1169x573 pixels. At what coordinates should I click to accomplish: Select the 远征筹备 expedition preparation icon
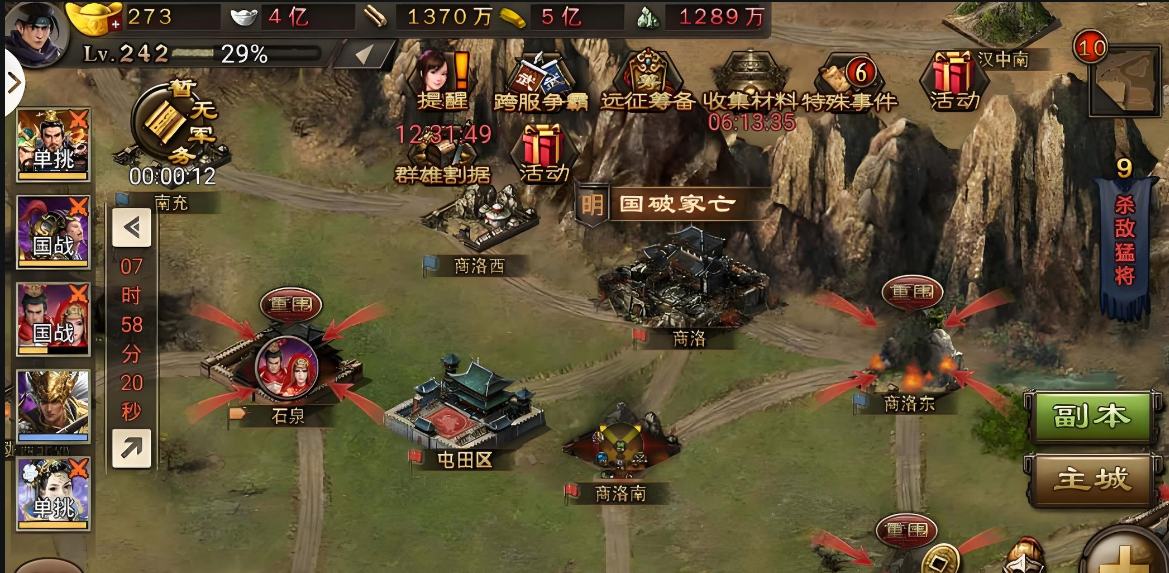pyautogui.click(x=647, y=80)
